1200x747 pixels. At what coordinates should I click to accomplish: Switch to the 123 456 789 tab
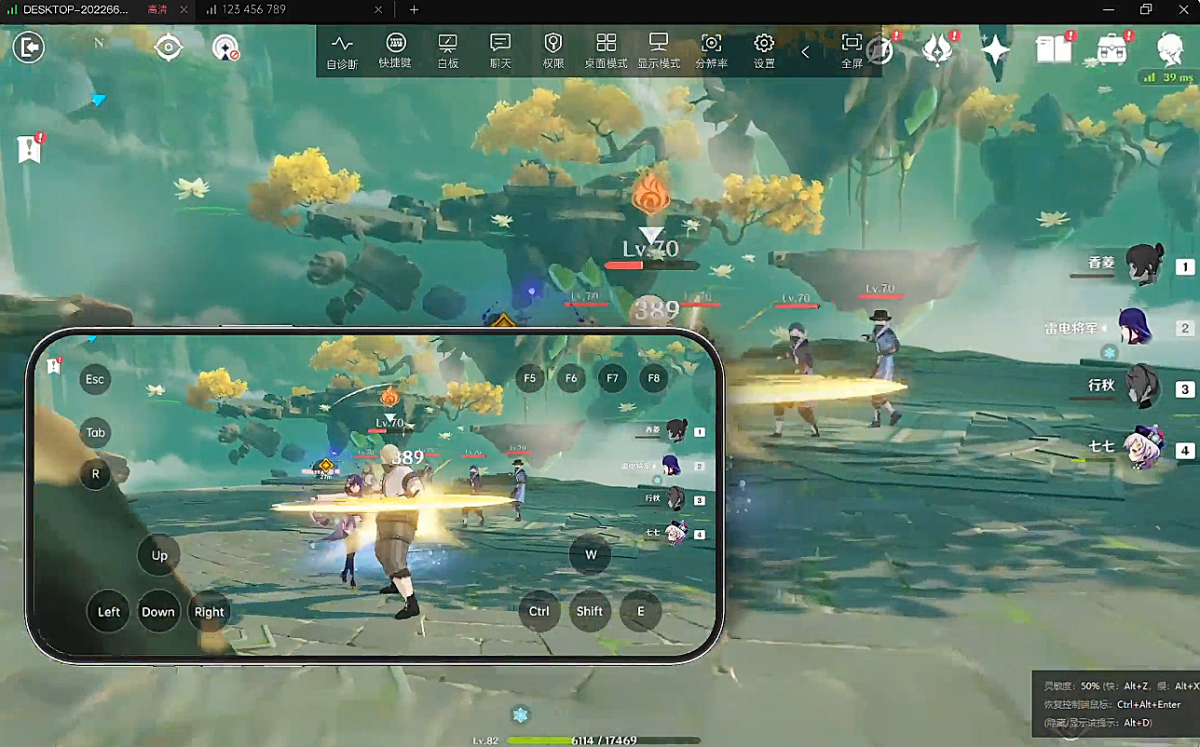(255, 10)
